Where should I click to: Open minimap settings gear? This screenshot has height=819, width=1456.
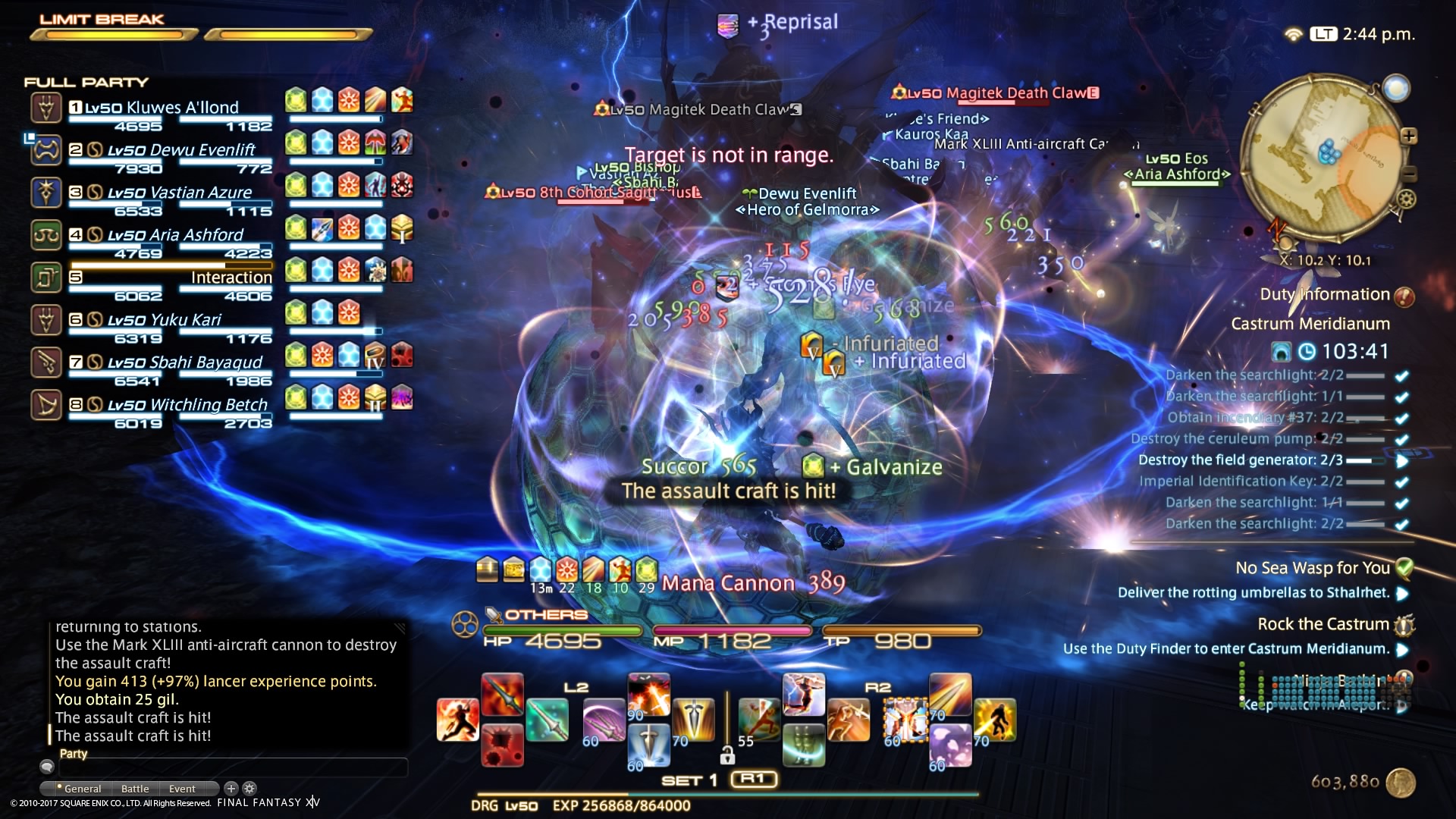click(1407, 199)
